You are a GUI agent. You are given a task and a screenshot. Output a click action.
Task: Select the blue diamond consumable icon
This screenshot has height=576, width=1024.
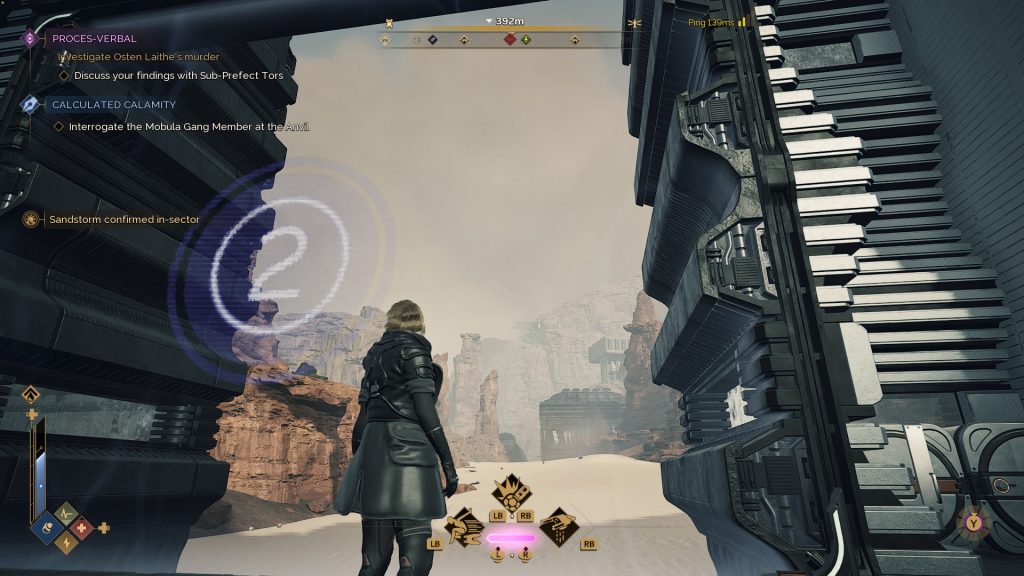46,528
